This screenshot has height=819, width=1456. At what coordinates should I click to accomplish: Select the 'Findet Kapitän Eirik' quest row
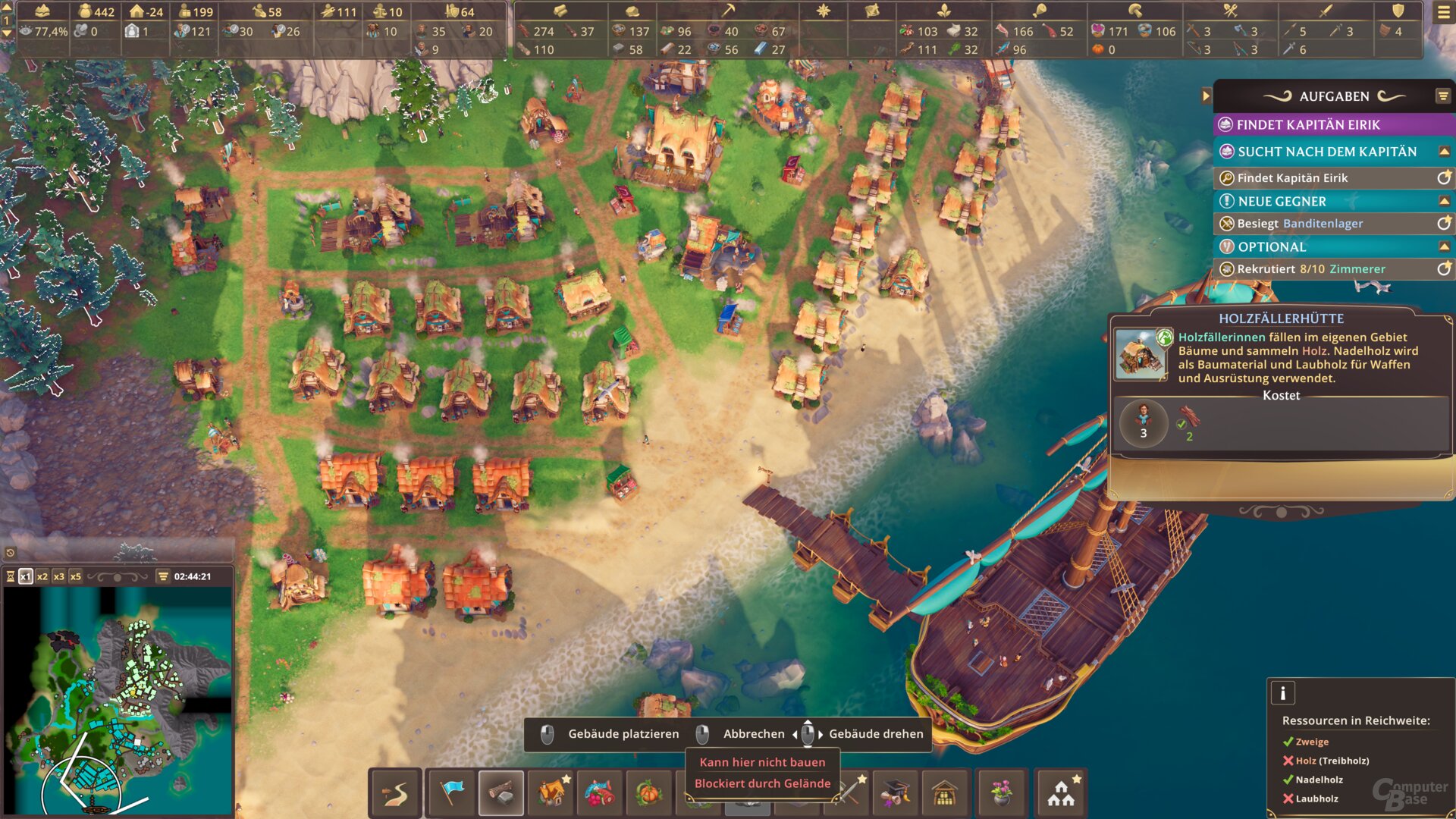click(1333, 125)
